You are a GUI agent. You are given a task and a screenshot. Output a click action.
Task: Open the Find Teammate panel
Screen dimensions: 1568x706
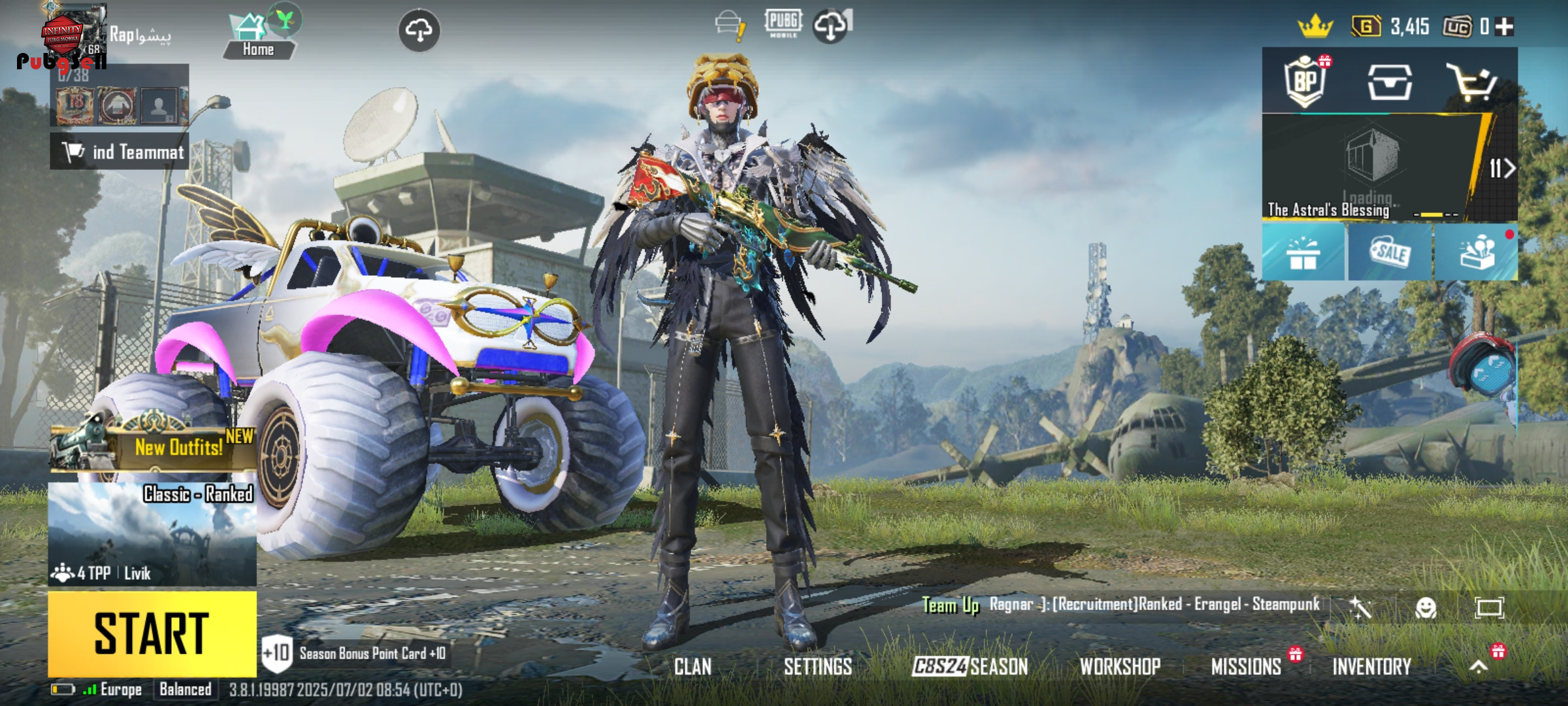[x=120, y=152]
